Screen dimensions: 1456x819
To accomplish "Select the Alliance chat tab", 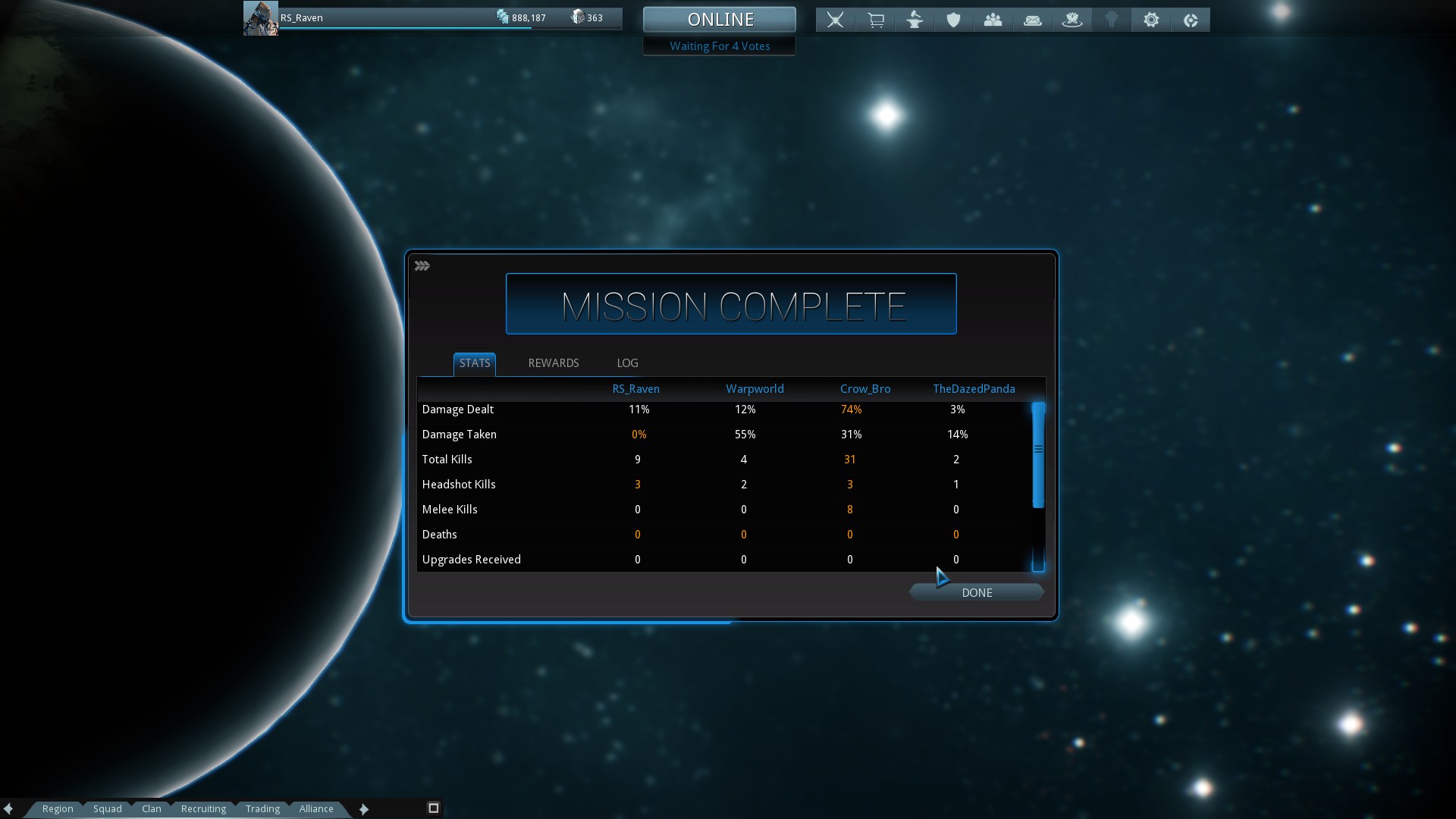I will (316, 808).
